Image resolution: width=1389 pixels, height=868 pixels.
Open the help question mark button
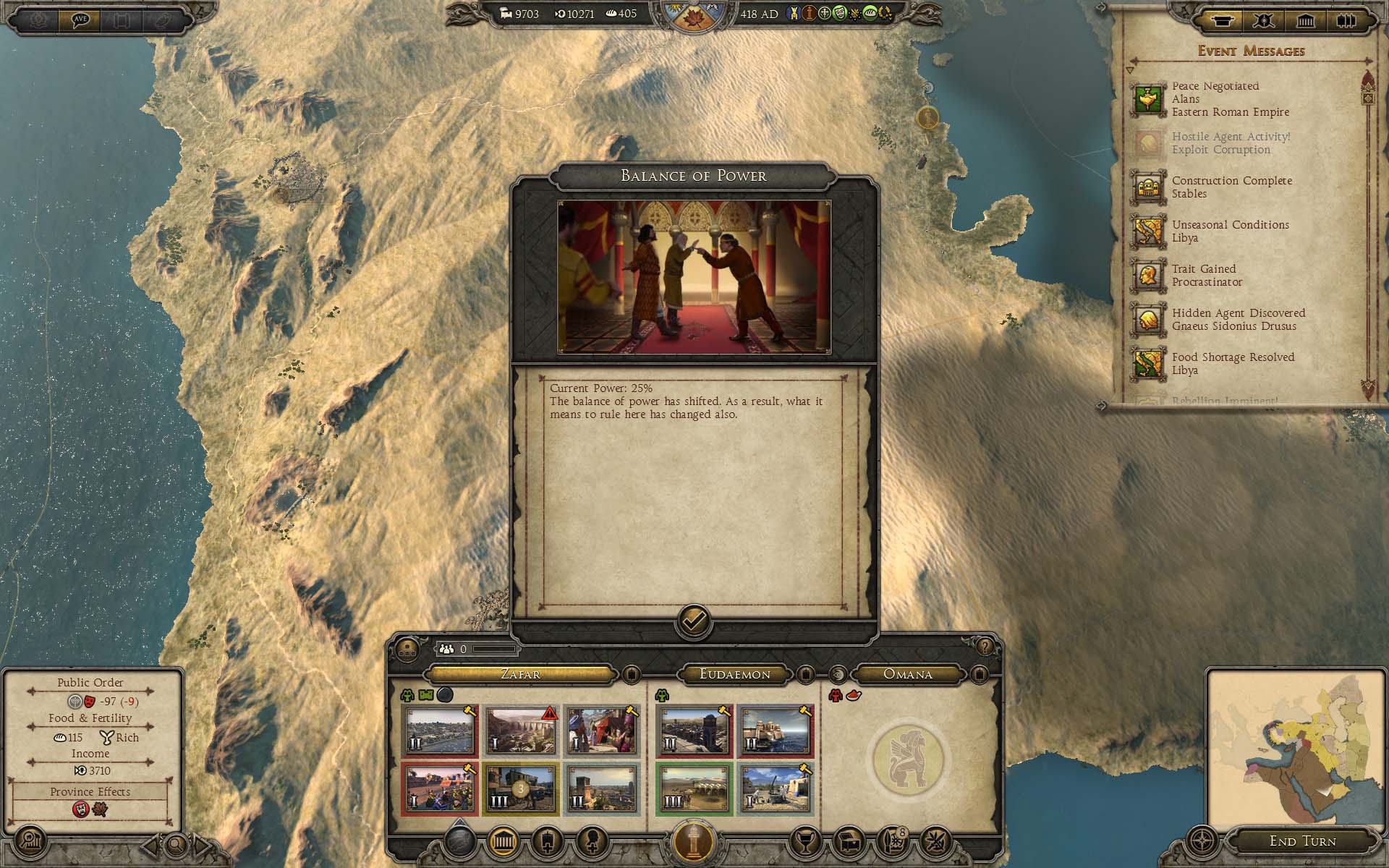[984, 646]
